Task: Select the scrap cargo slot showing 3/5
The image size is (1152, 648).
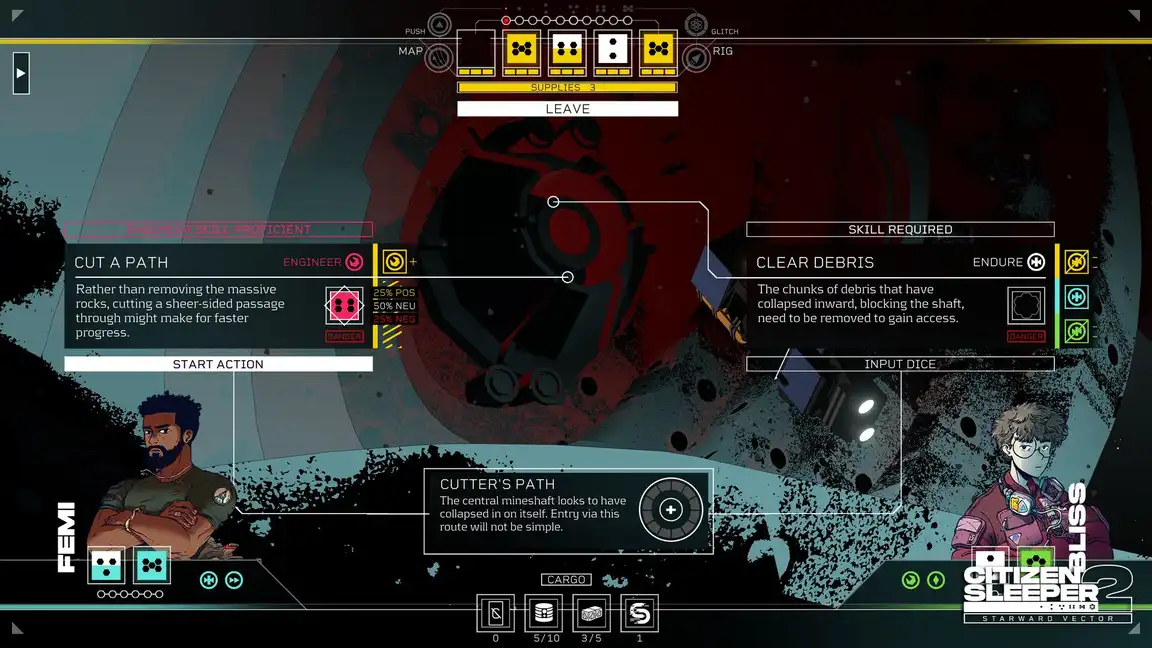Action: click(x=591, y=613)
